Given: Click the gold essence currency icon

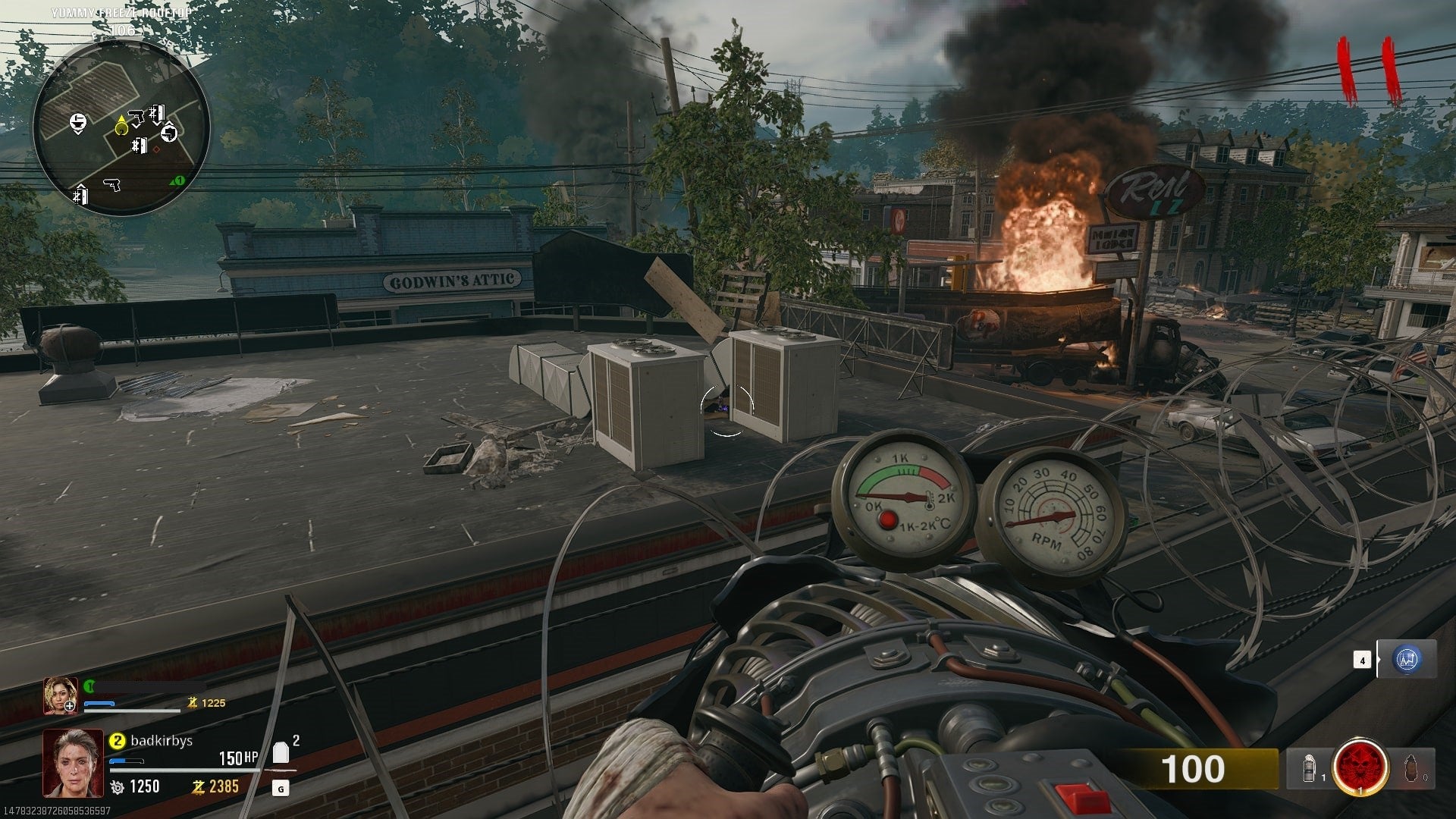Looking at the screenshot, I should point(197,786).
